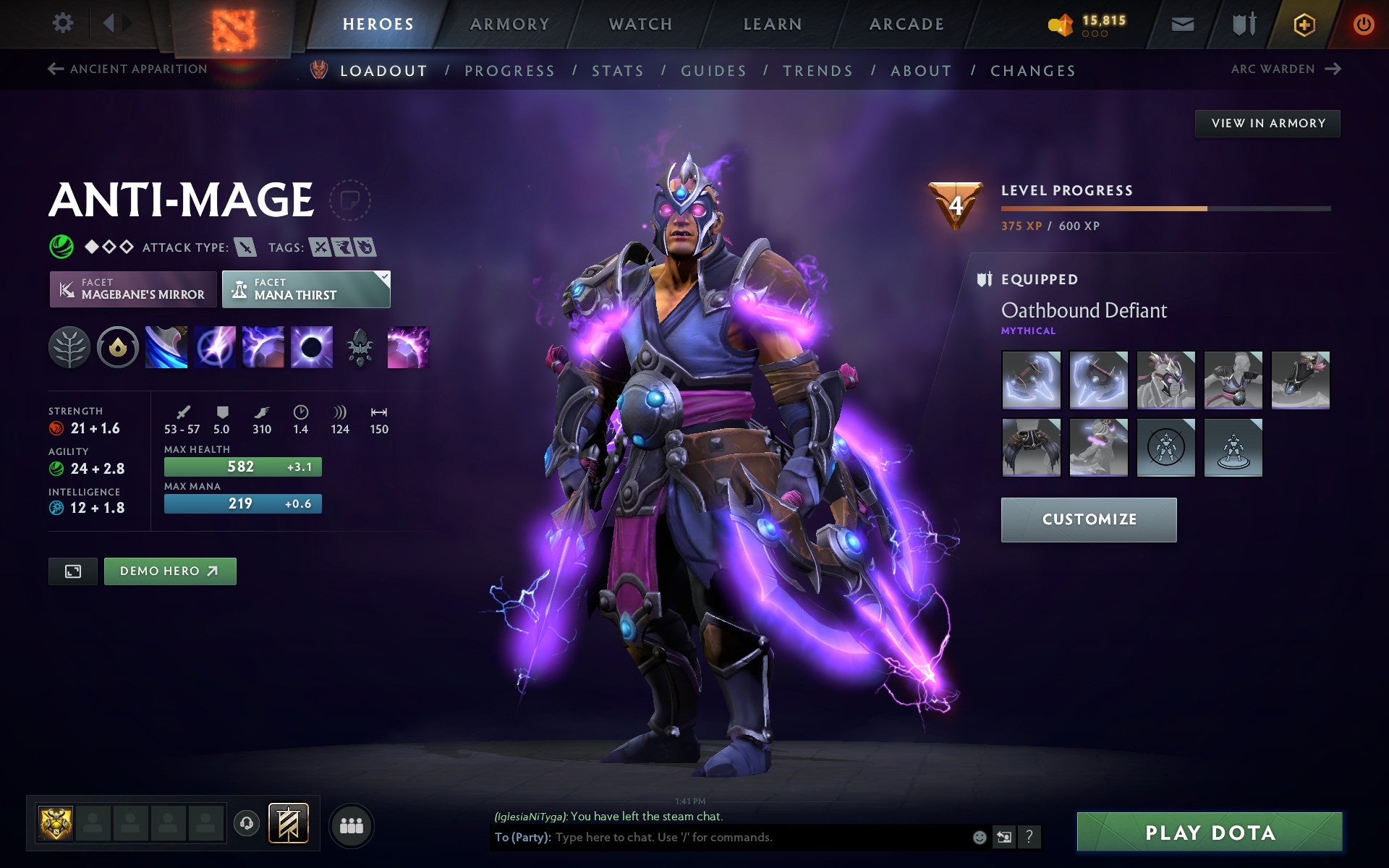Click the chat input field to type
Screen dimensions: 1389x868
pos(760,838)
